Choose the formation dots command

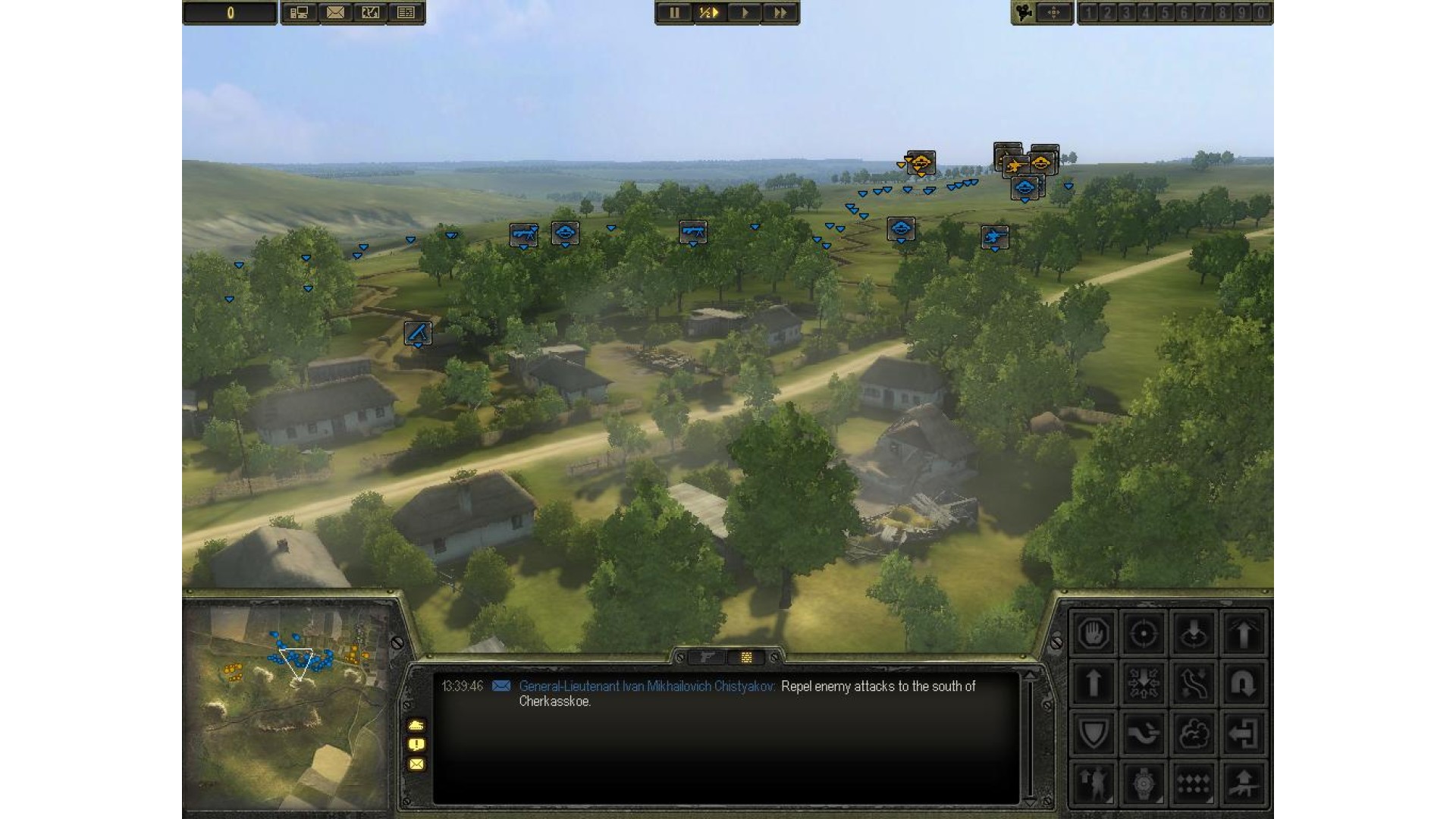[x=1193, y=783]
